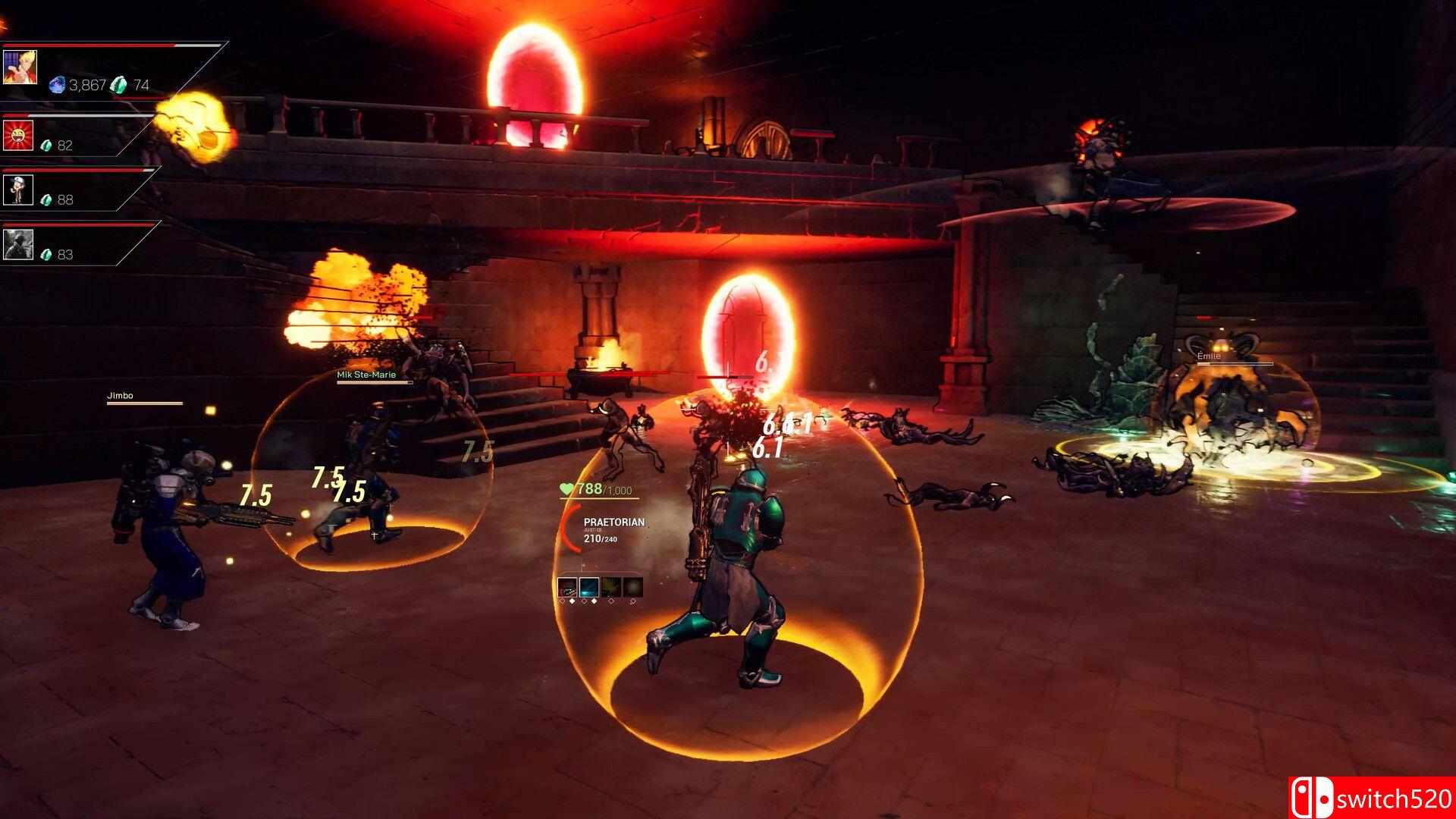
Task: Select the blond character portrait at top left
Action: click(20, 67)
